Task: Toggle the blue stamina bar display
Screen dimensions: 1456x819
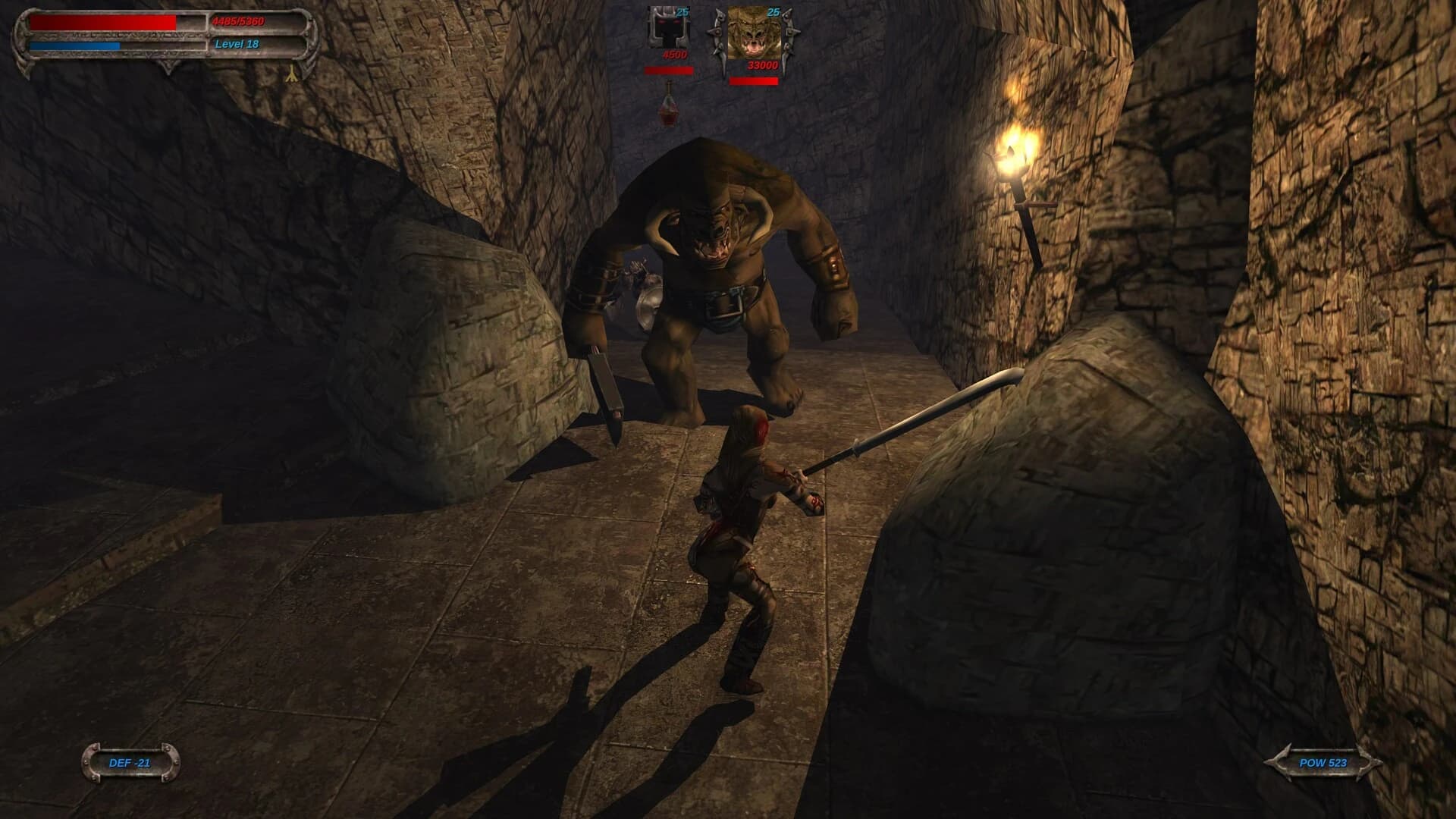Action: tap(74, 45)
